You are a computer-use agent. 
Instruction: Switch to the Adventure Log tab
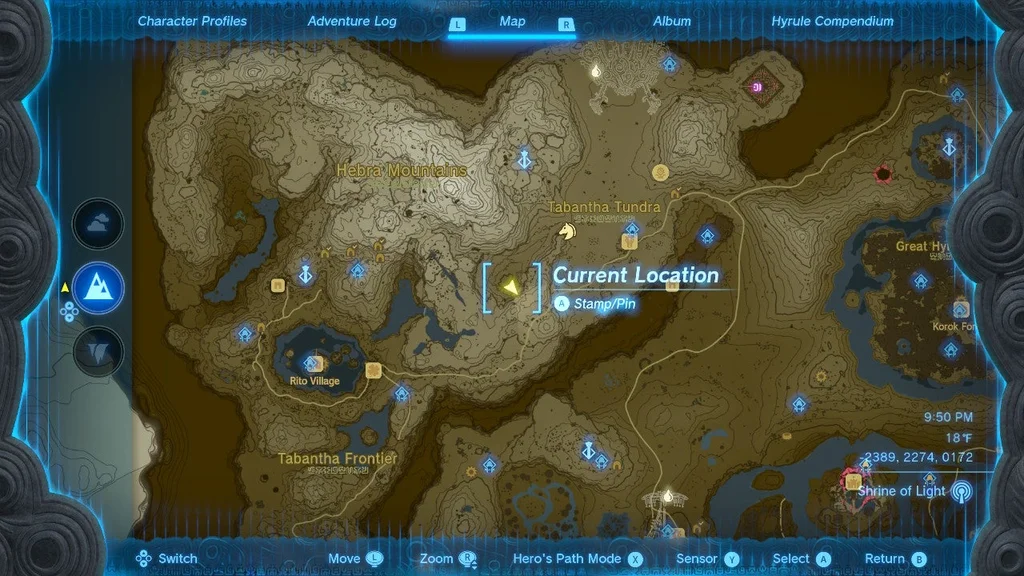click(352, 21)
